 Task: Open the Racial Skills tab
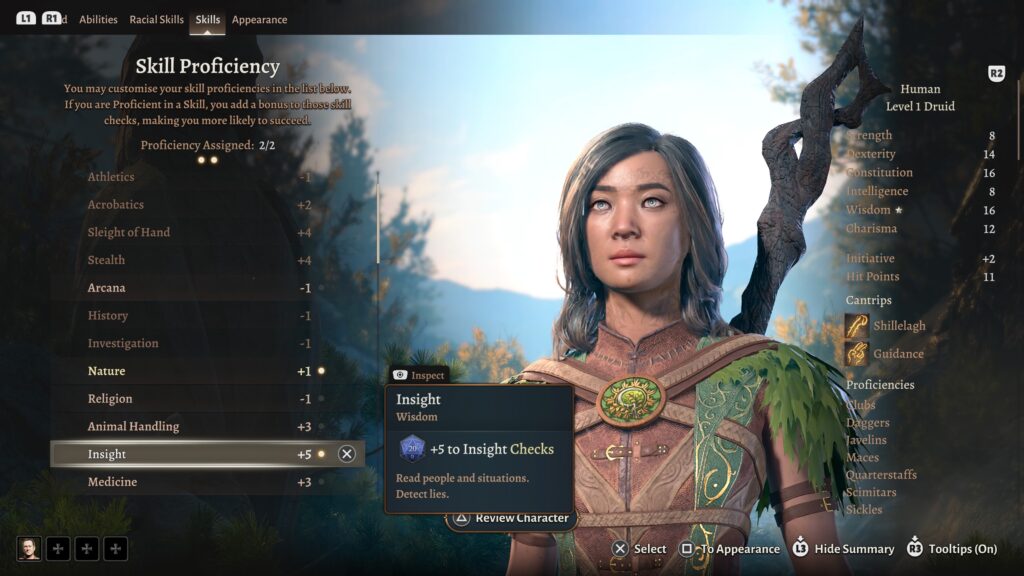pos(156,19)
